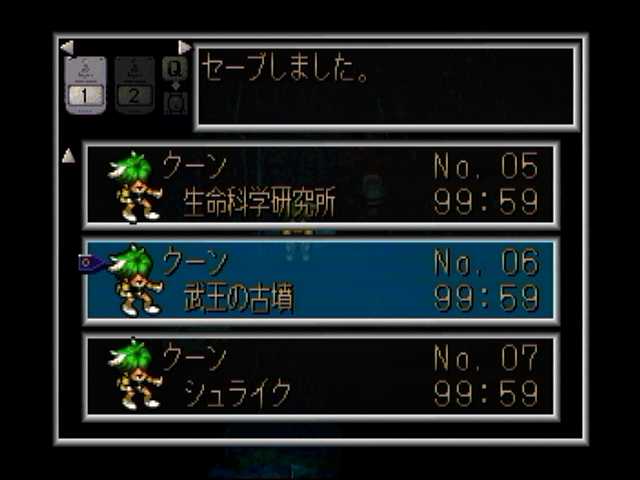Click the right arrow above the memory cards
Screen dimensions: 640x480
coord(184,47)
